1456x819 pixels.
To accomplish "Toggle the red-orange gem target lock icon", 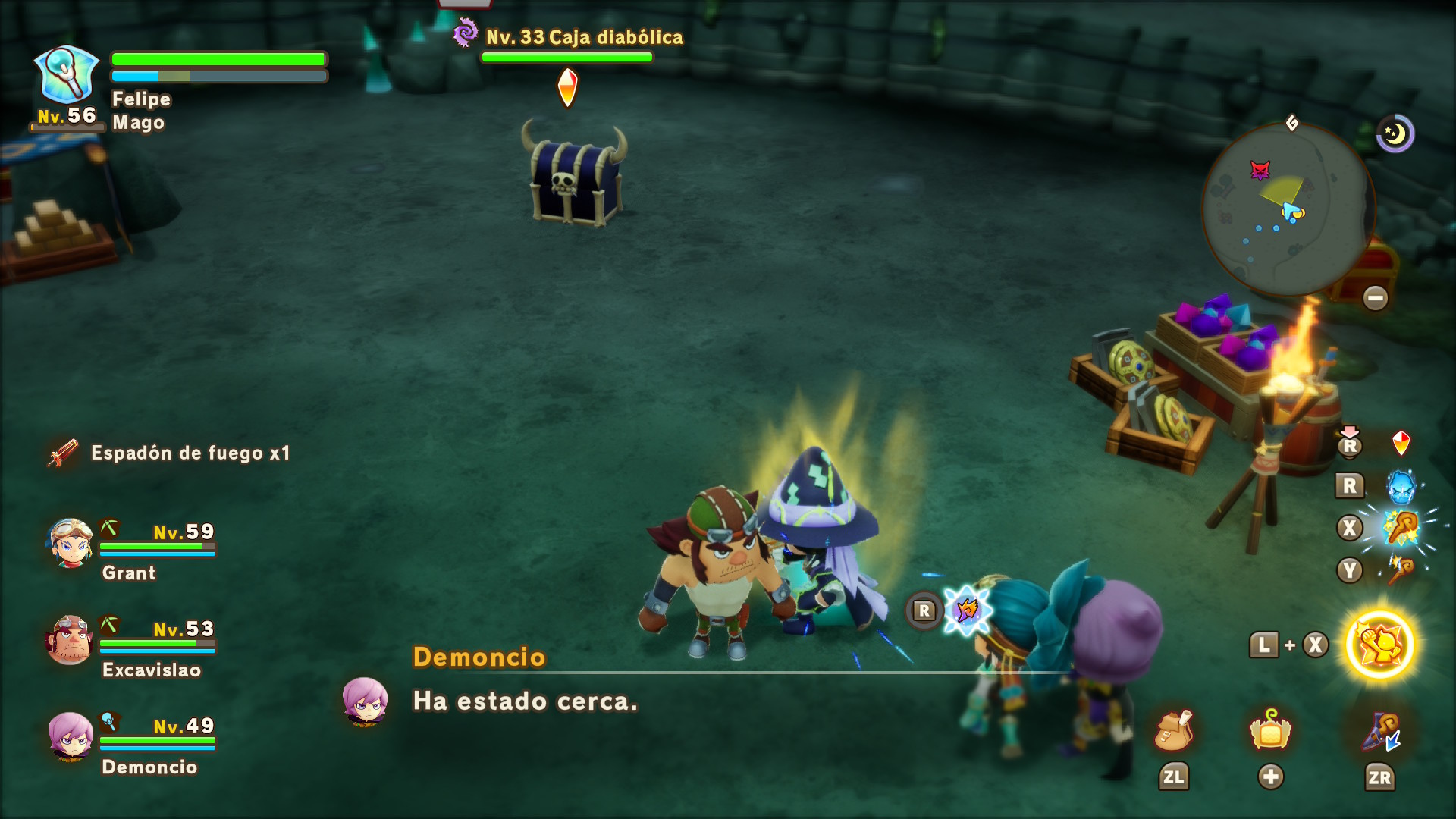I will click(1401, 443).
